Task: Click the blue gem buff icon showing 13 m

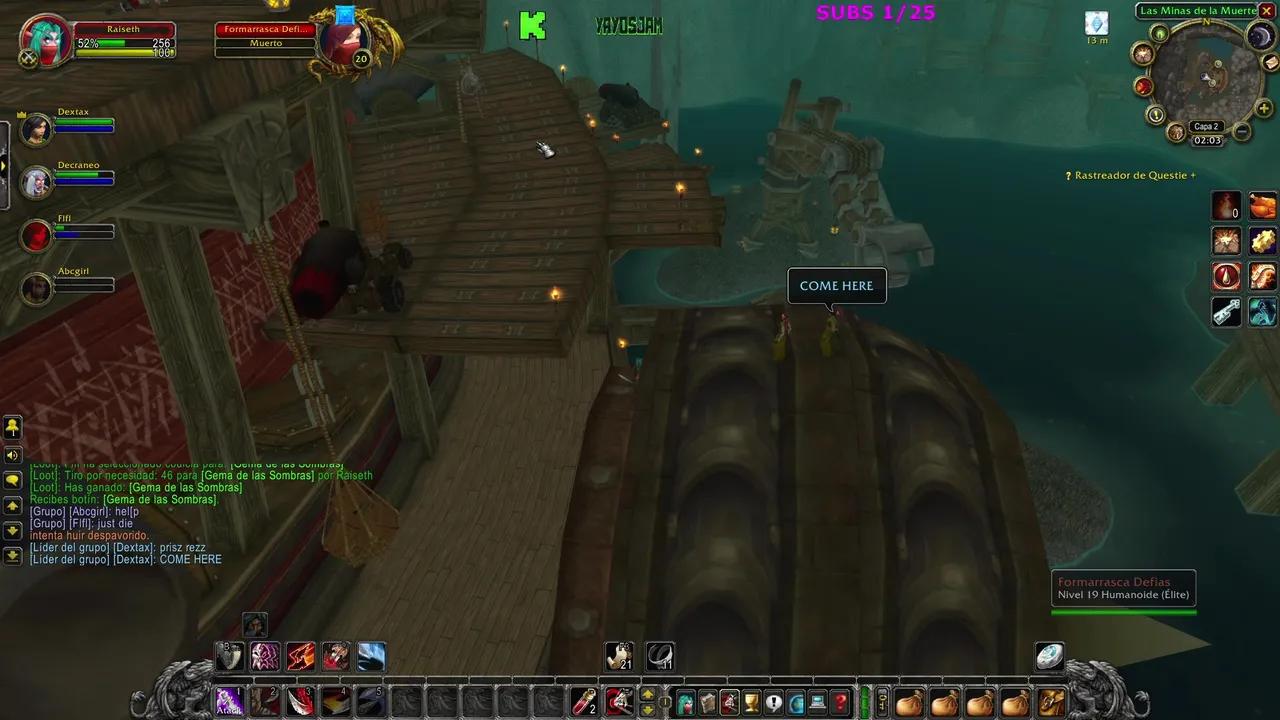Action: tap(1096, 20)
